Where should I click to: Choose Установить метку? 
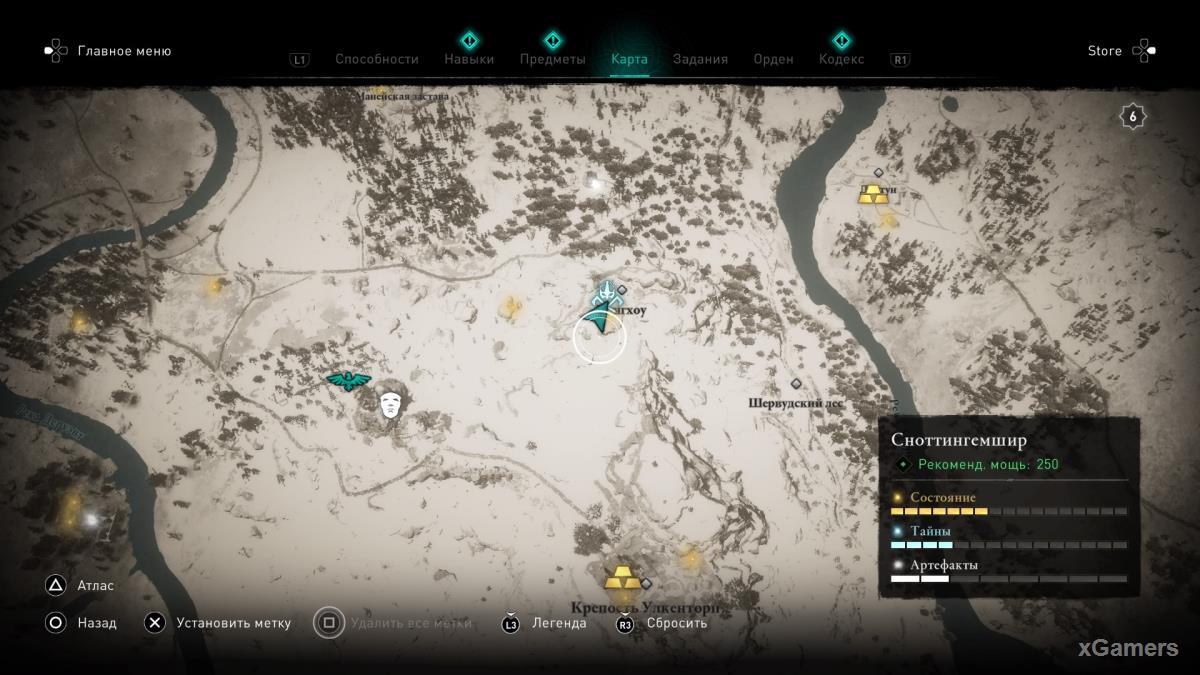[x=233, y=623]
